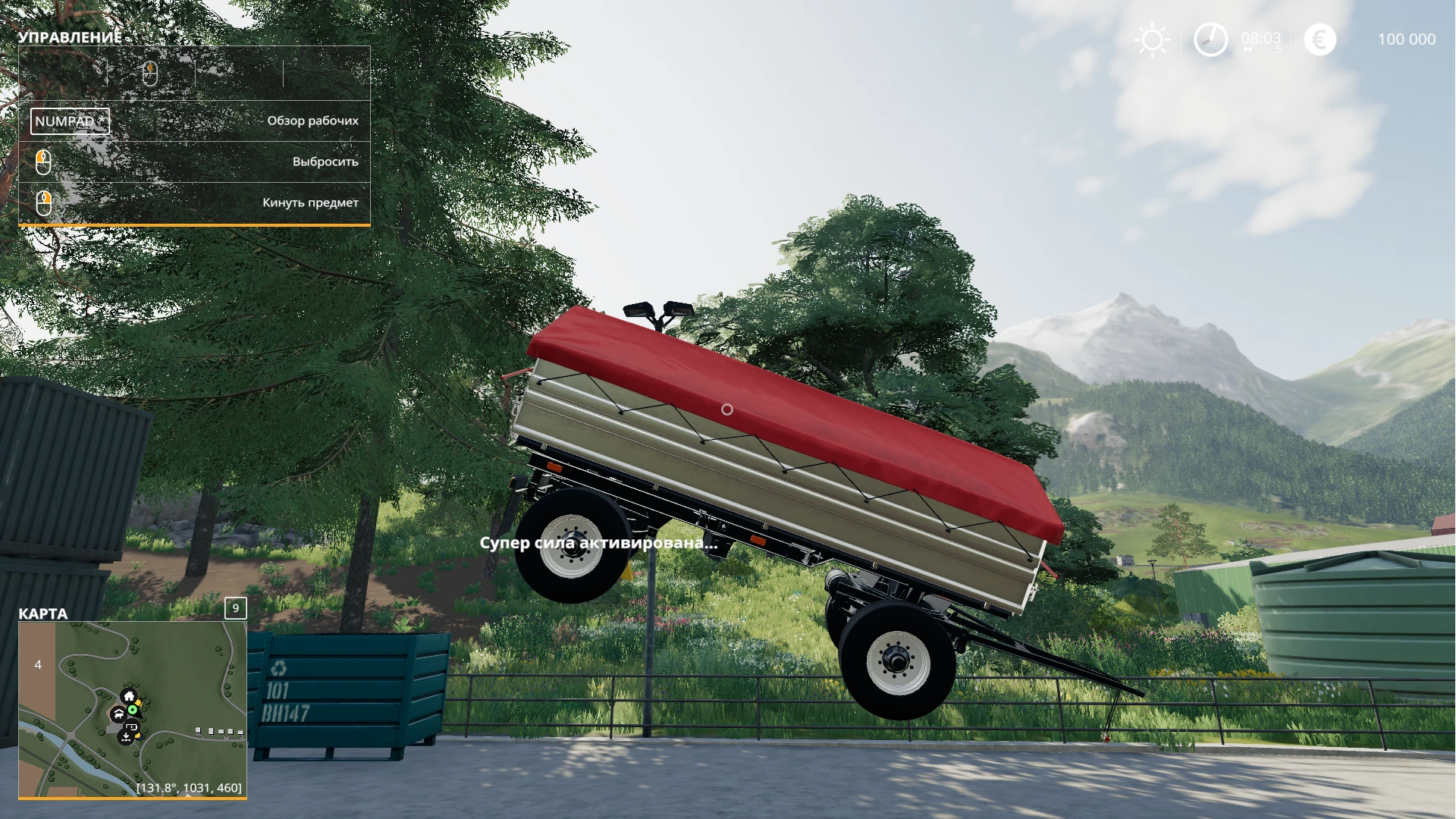Select the house icon on the minimap
Viewport: 1456px width, 819px height.
tap(129, 695)
